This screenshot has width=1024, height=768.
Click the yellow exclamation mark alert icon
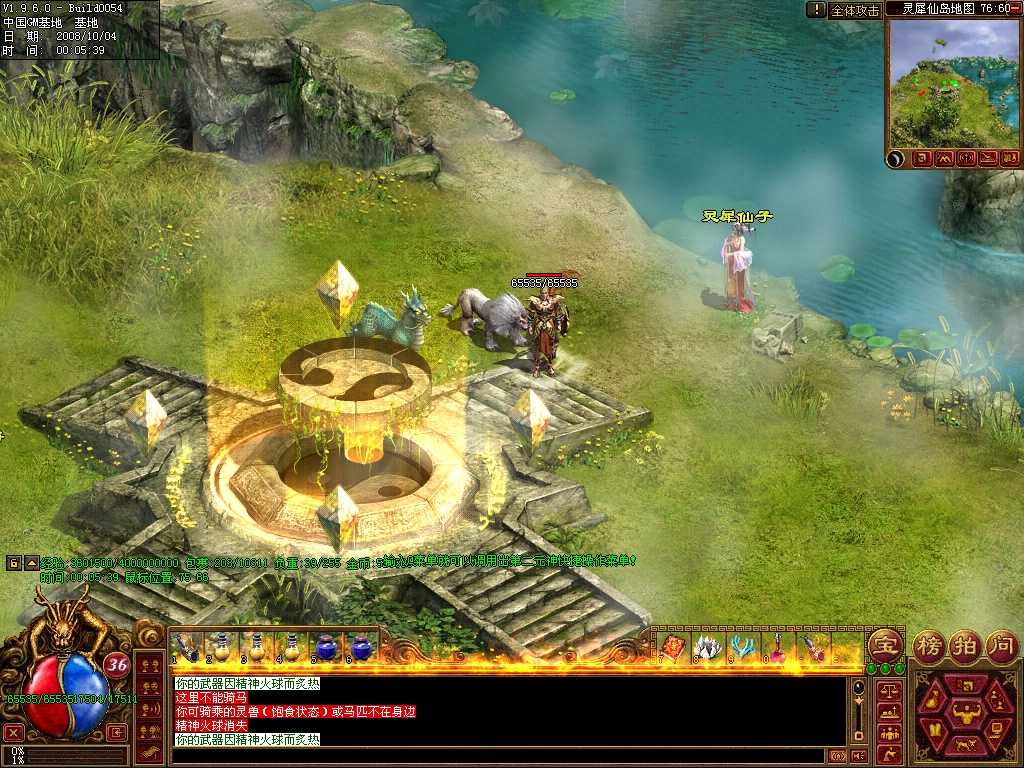[x=817, y=9]
